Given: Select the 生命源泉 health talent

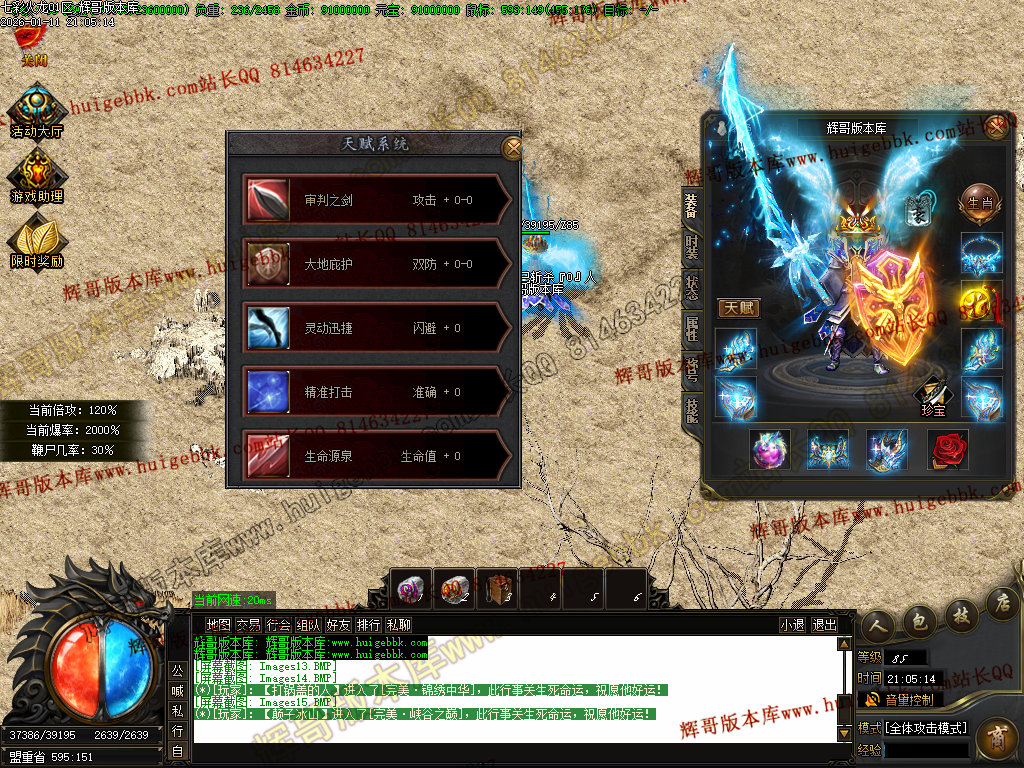Looking at the screenshot, I should click(x=376, y=456).
